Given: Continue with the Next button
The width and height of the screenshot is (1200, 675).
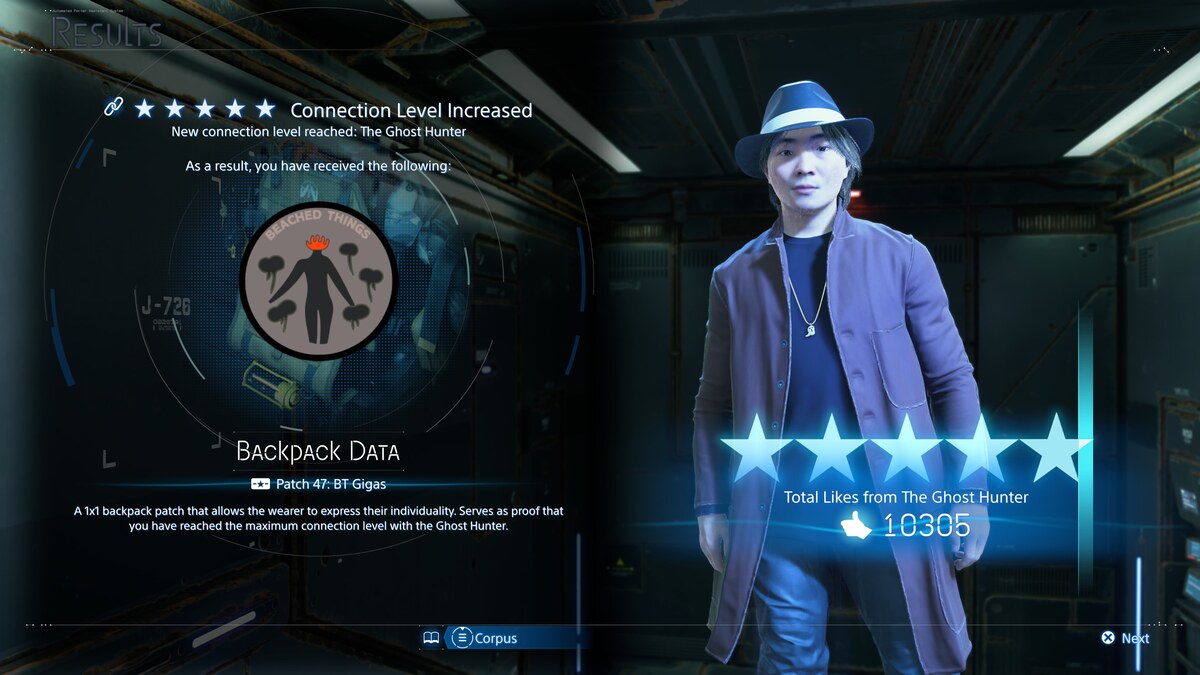Looking at the screenshot, I should (1126, 638).
